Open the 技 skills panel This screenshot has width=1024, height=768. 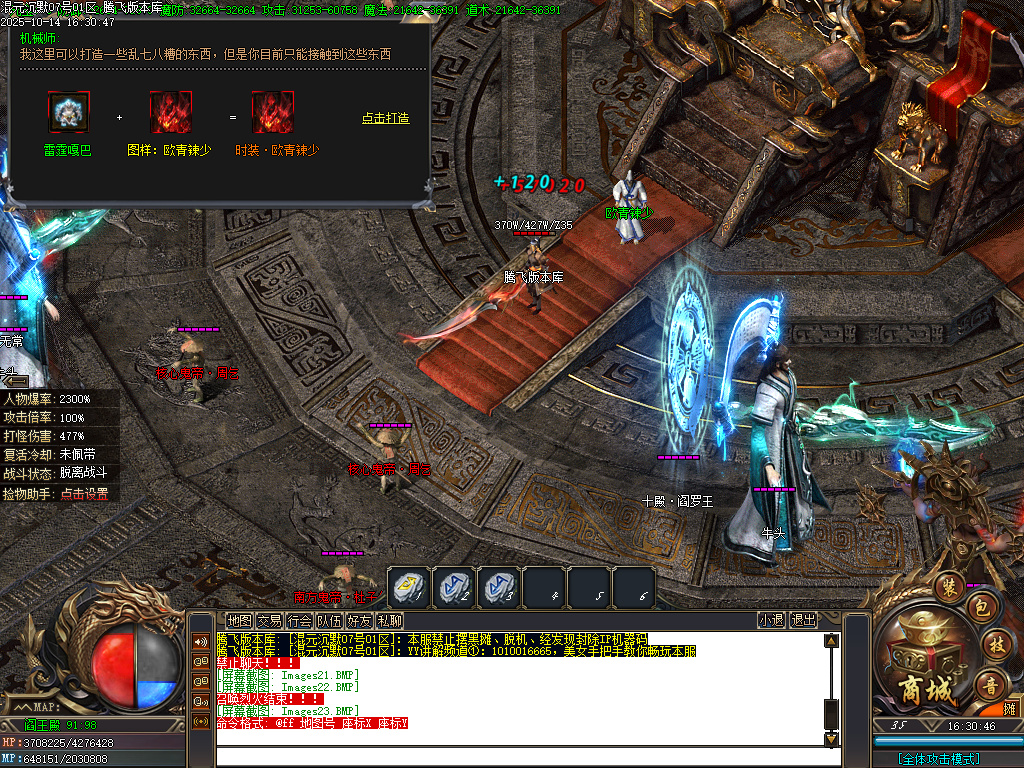click(995, 644)
